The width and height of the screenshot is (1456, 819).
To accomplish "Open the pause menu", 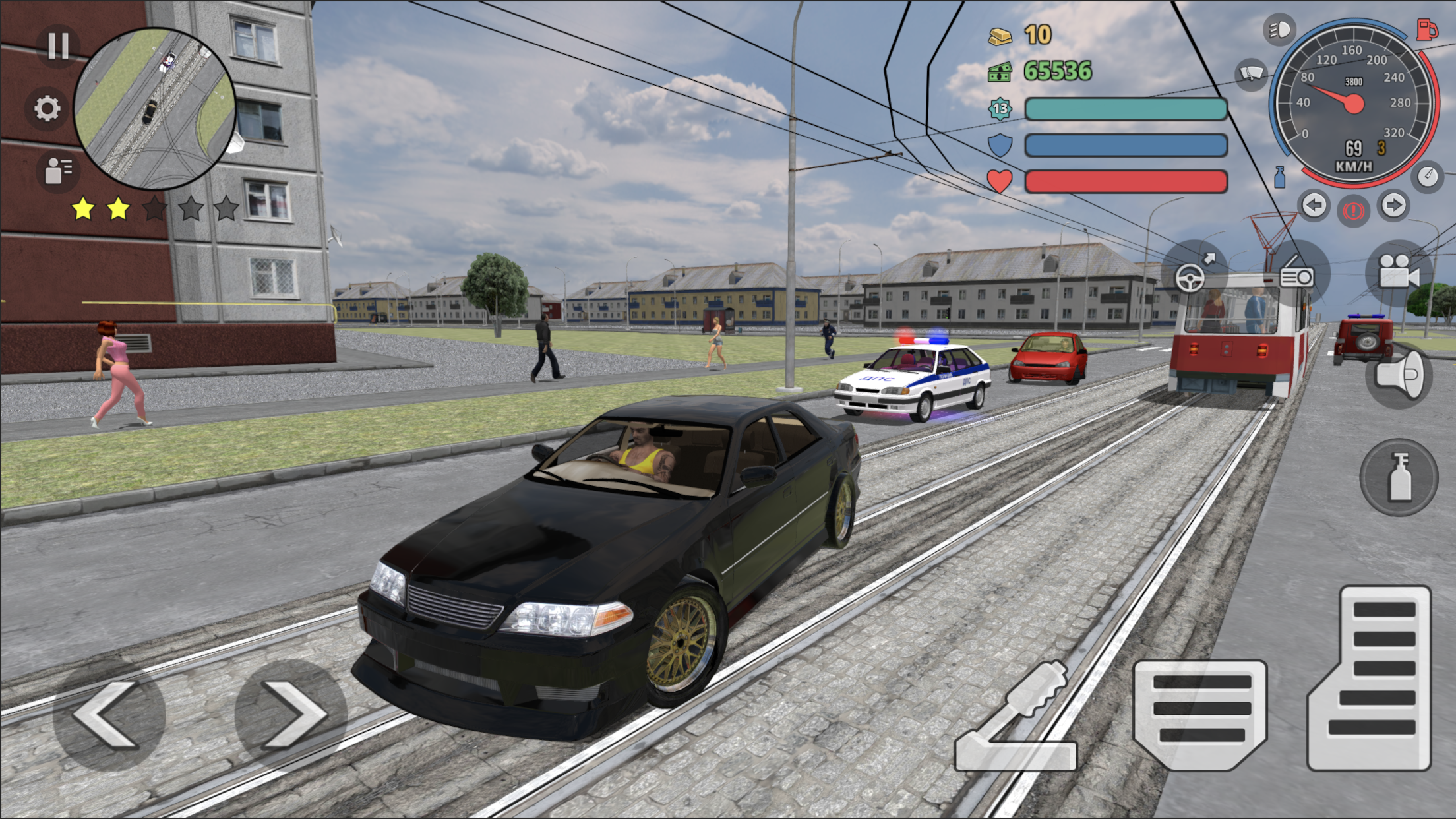I will [59, 45].
